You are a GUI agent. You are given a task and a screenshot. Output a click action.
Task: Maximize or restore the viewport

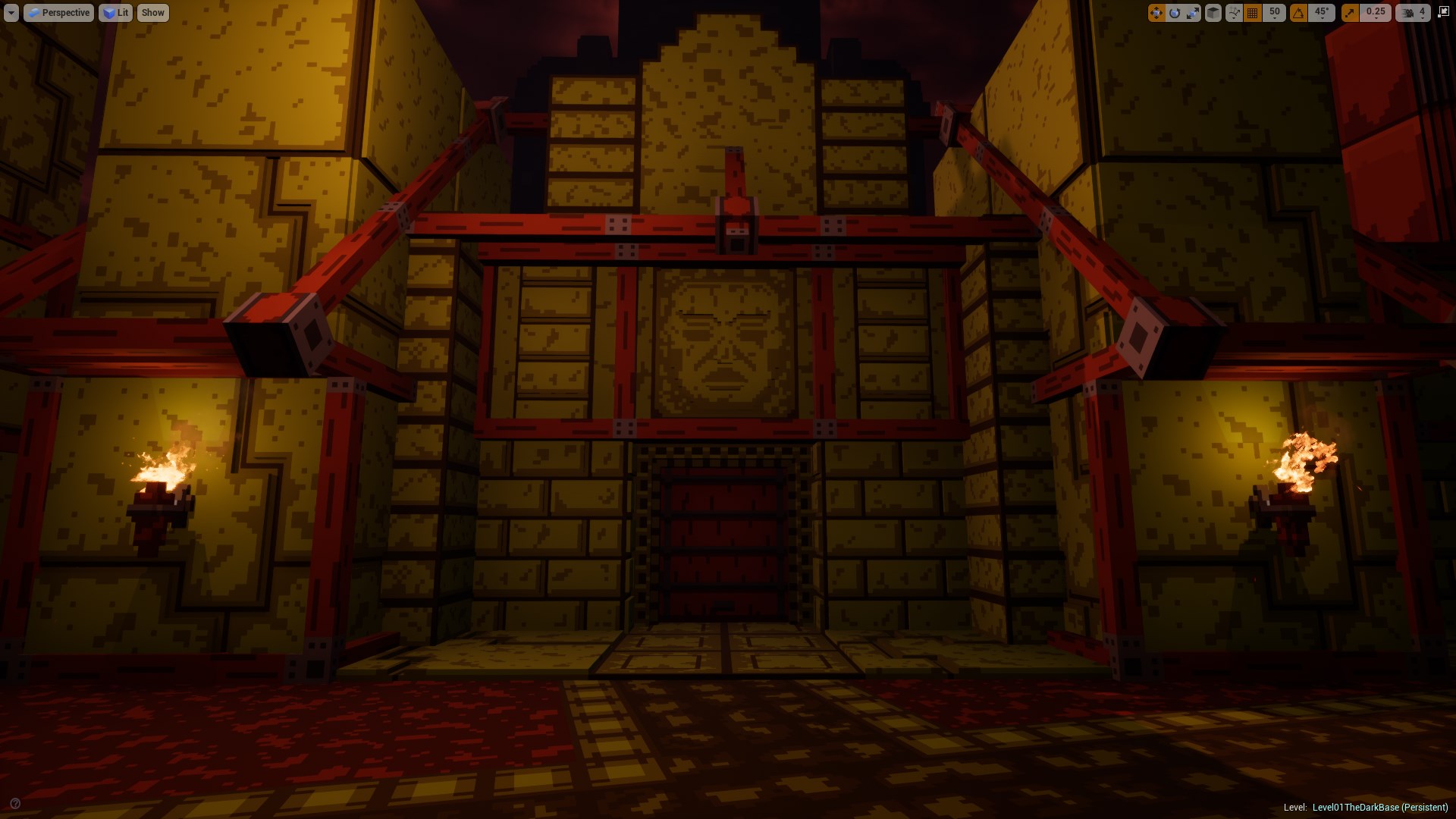click(1443, 12)
